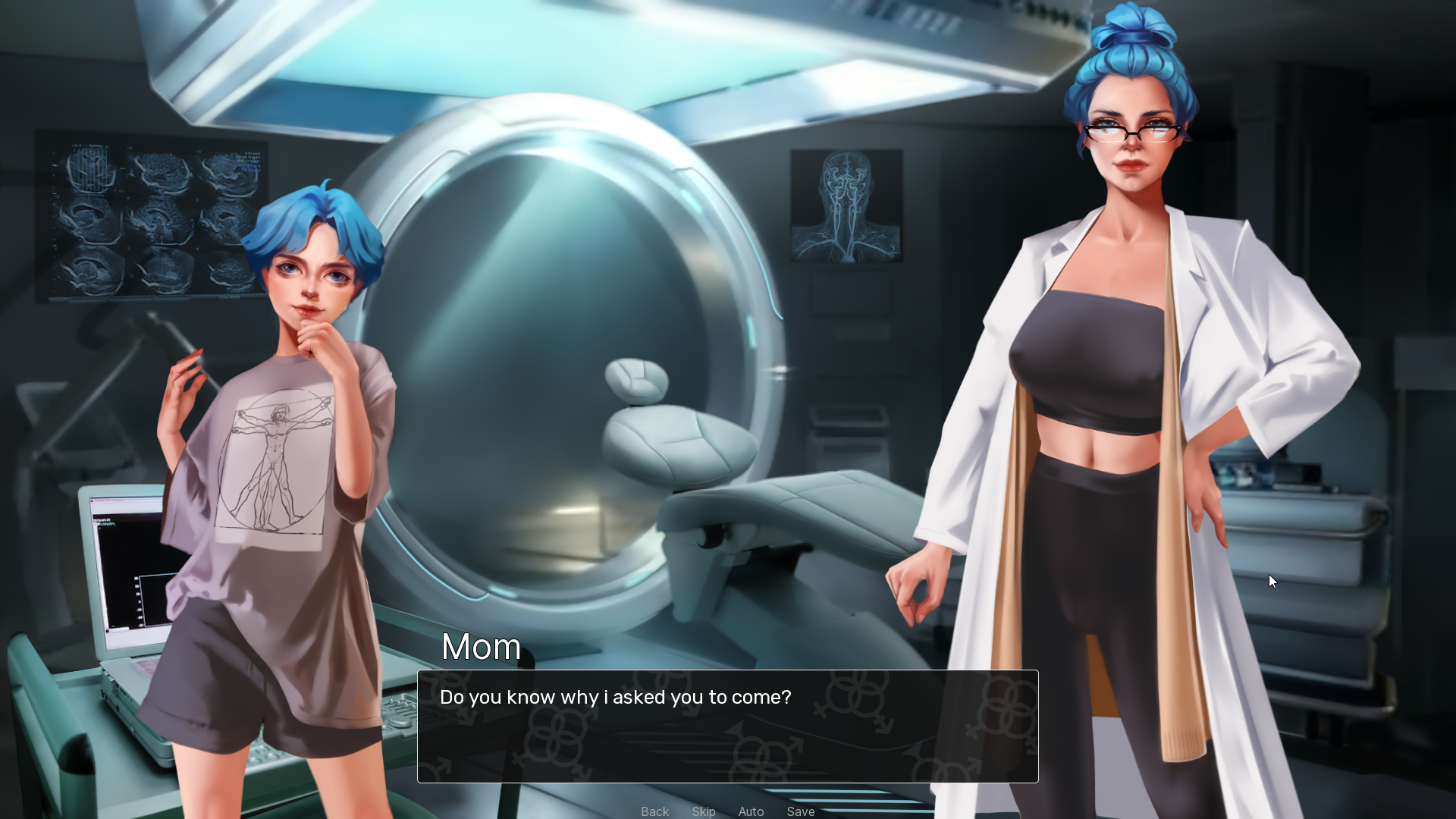Enable Skip to fast-forward dialogue
This screenshot has height=819, width=1456.
[x=704, y=811]
